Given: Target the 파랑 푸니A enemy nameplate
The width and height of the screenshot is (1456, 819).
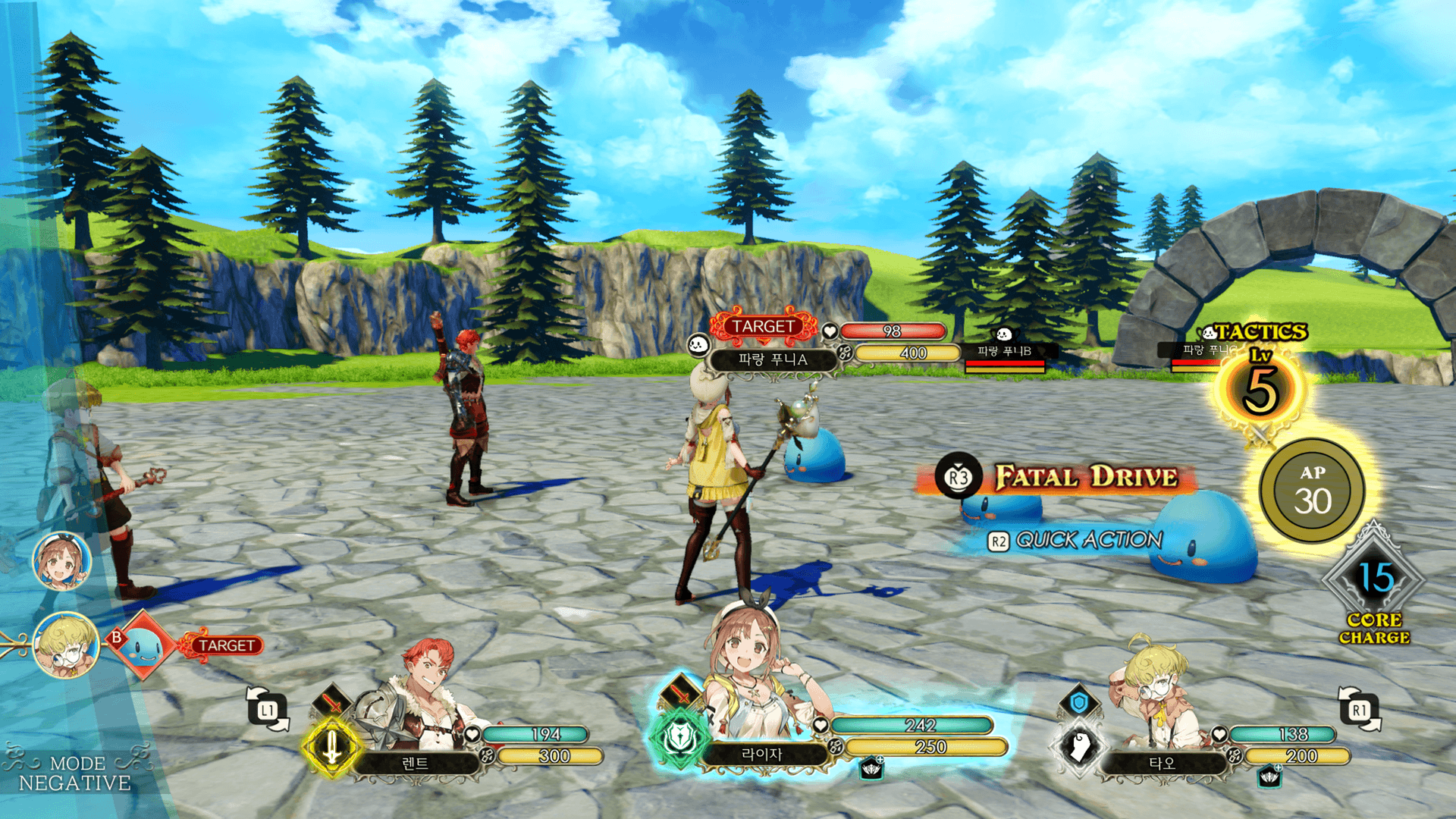Looking at the screenshot, I should [772, 359].
